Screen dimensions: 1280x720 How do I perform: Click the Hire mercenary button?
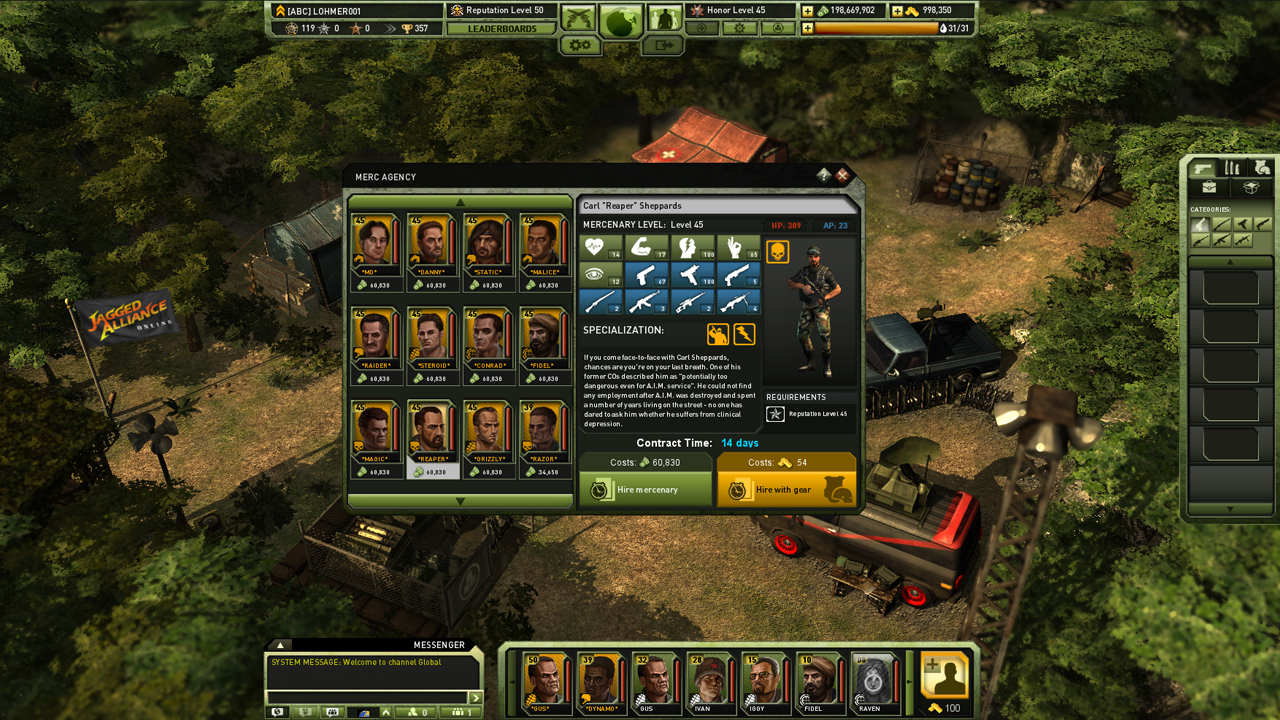click(644, 489)
